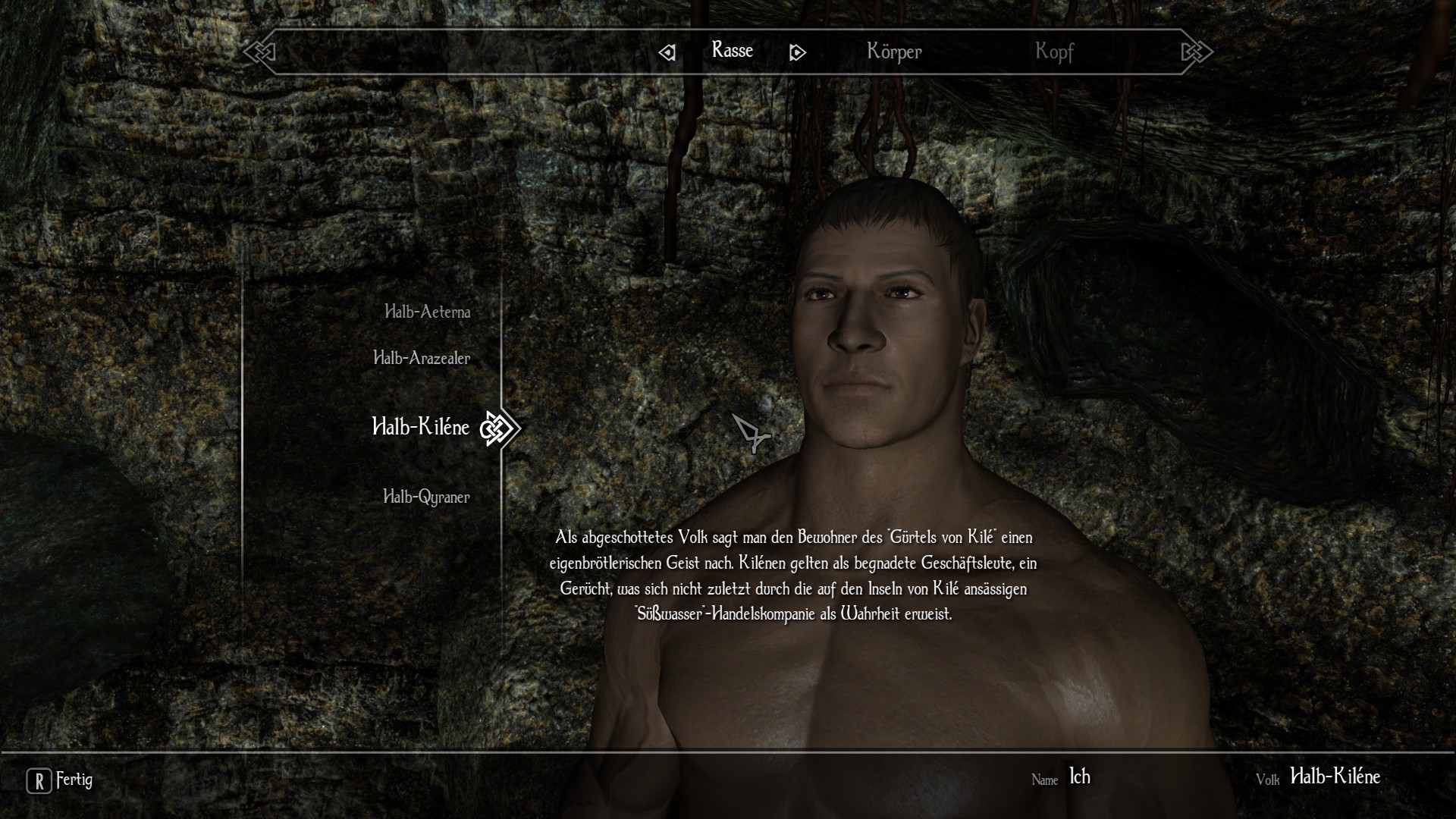
Task: Finish character creation with Fertig
Action: (61, 780)
